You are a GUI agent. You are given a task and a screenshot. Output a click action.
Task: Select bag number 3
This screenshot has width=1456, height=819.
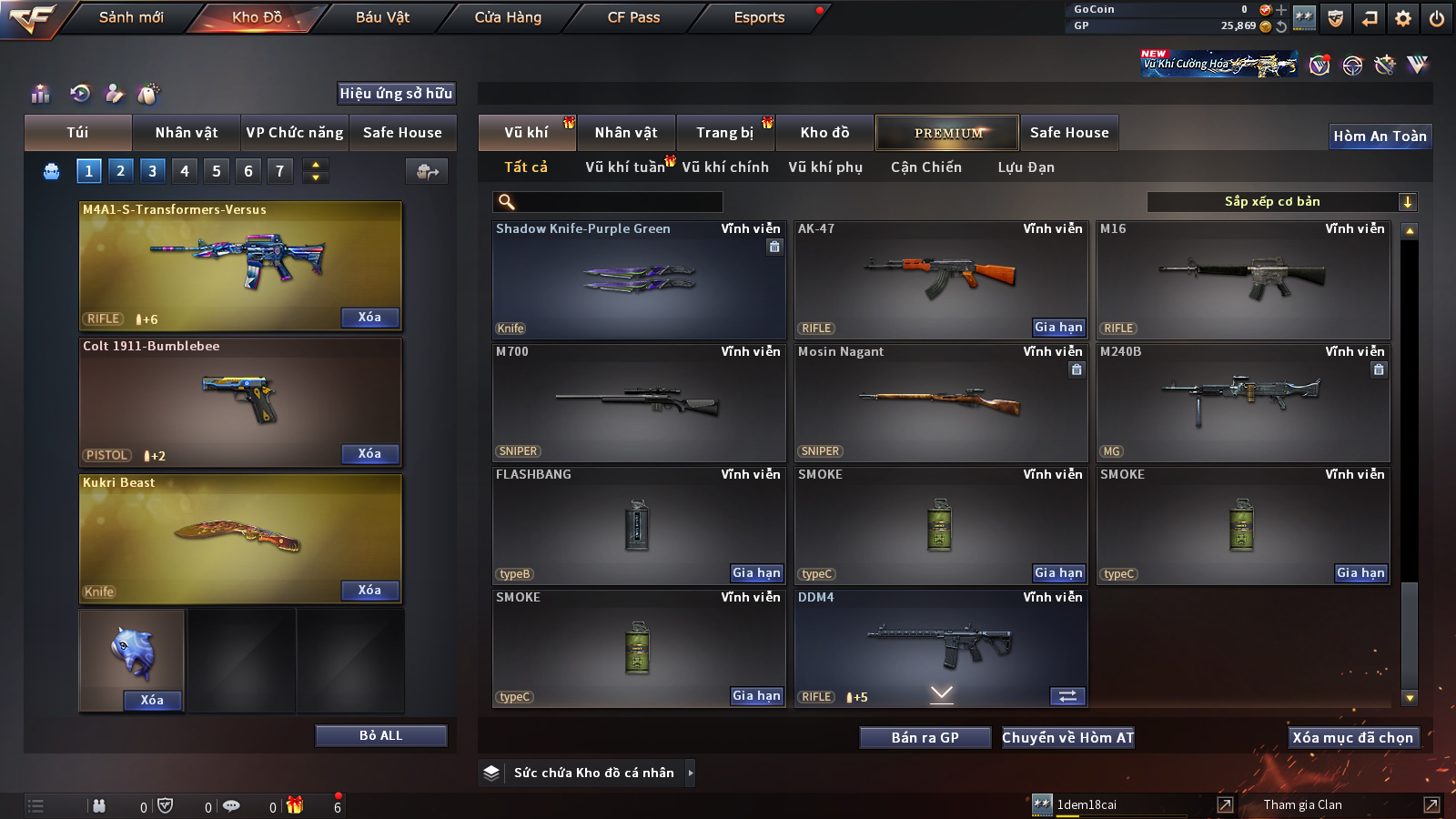tap(152, 171)
